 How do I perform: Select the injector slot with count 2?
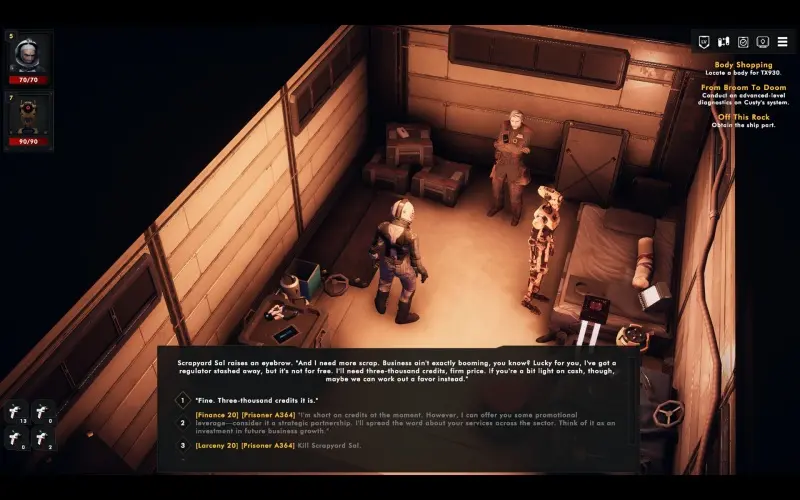coord(42,436)
